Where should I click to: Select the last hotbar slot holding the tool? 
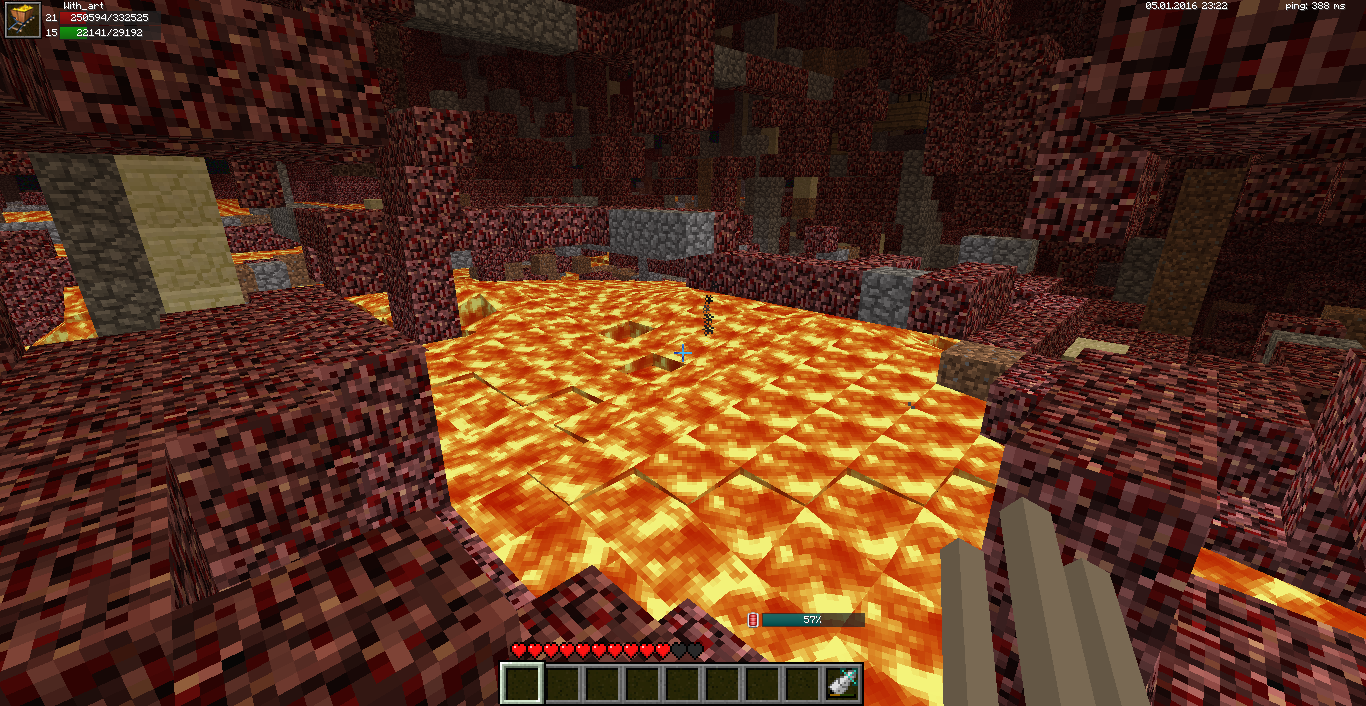pos(842,683)
